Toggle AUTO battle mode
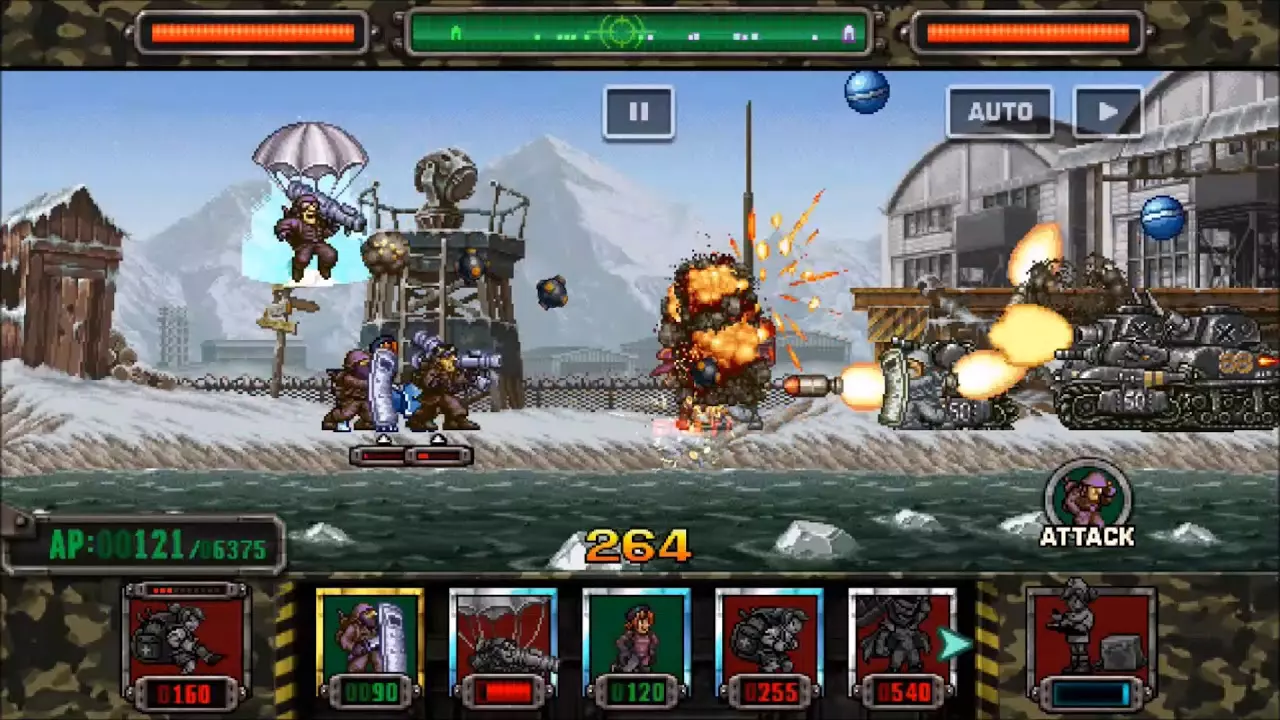Viewport: 1280px width, 720px height. pyautogui.click(x=999, y=111)
